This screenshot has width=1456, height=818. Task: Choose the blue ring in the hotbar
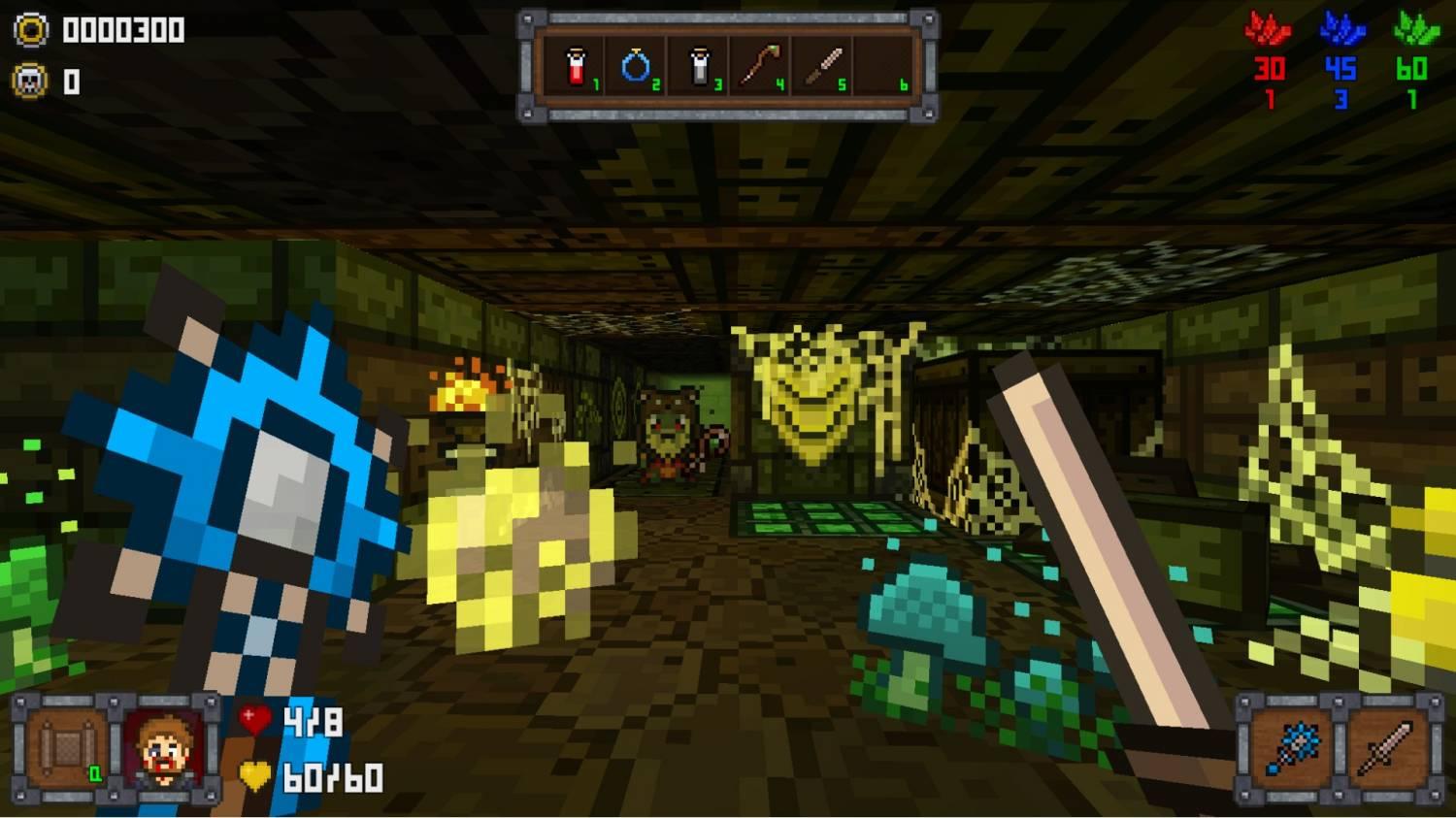click(x=636, y=67)
